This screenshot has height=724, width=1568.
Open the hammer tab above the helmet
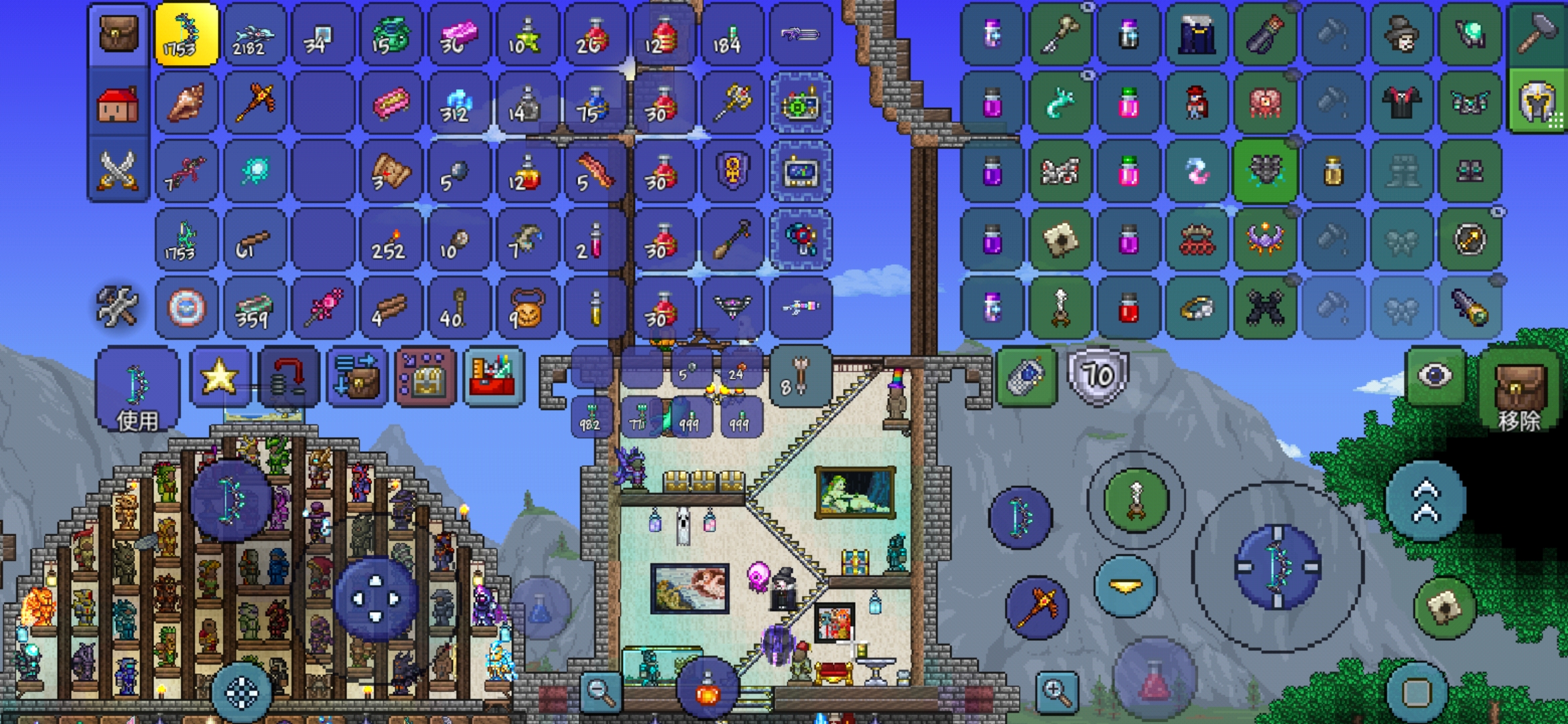[x=1537, y=34]
